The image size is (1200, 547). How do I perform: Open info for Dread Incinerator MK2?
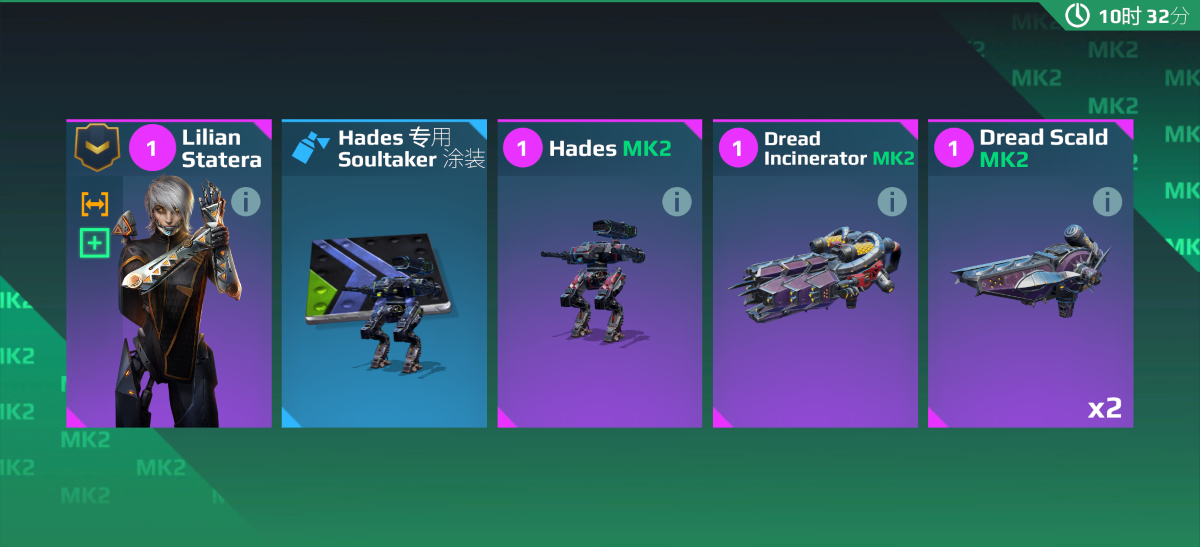pos(892,202)
